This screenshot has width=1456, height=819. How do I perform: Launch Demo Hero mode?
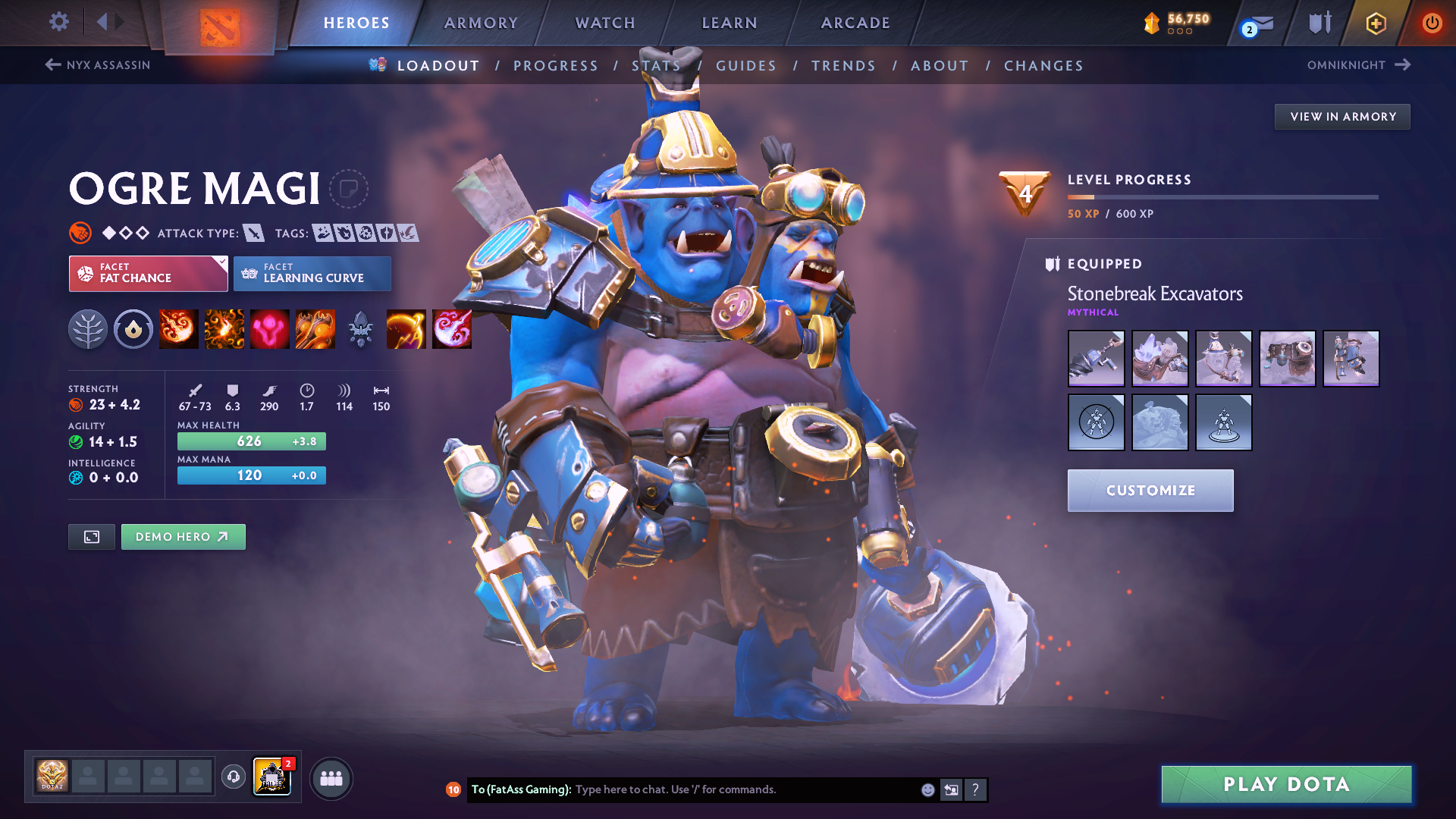183,537
